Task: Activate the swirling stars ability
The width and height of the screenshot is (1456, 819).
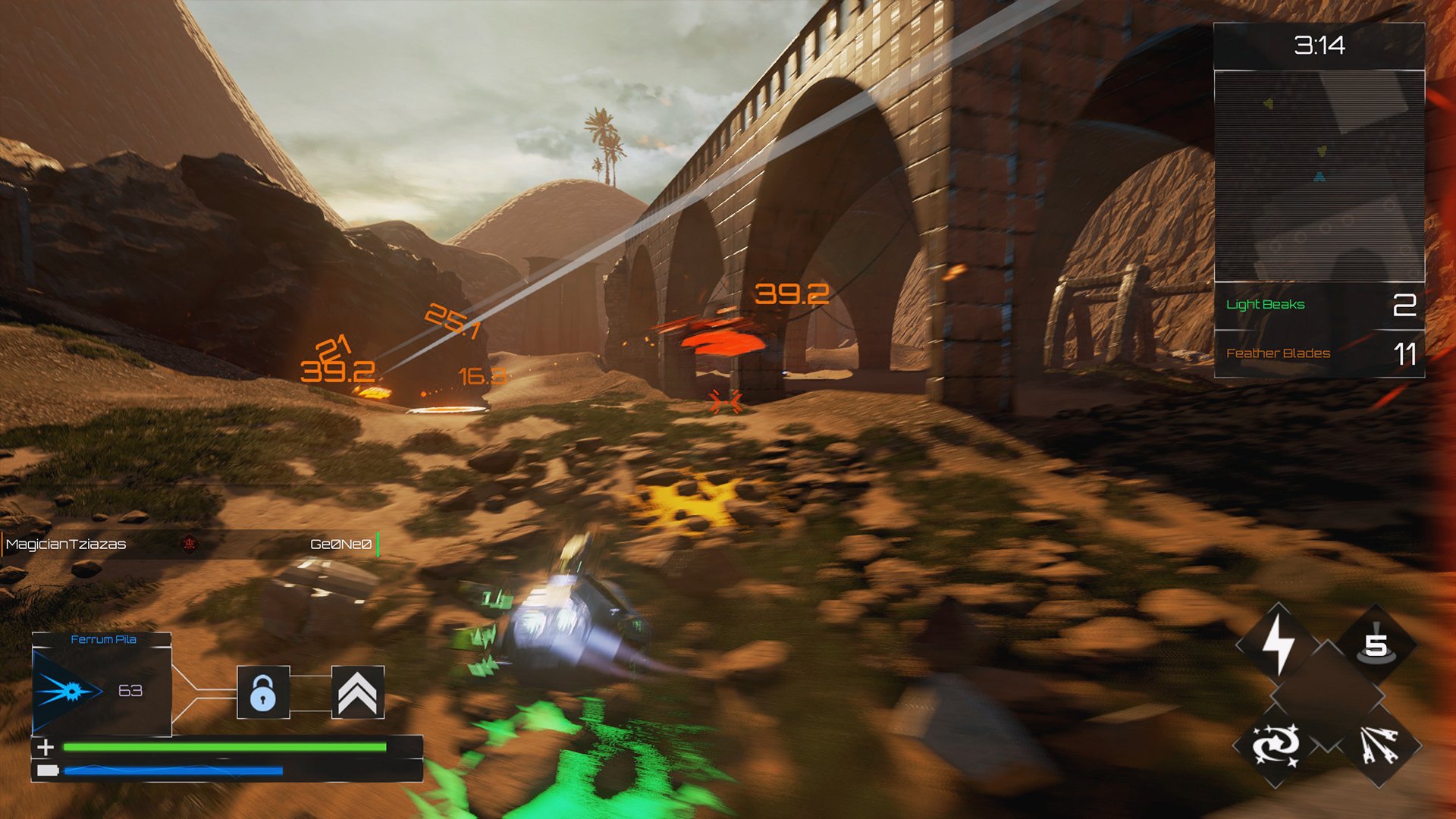Action: tap(1276, 745)
